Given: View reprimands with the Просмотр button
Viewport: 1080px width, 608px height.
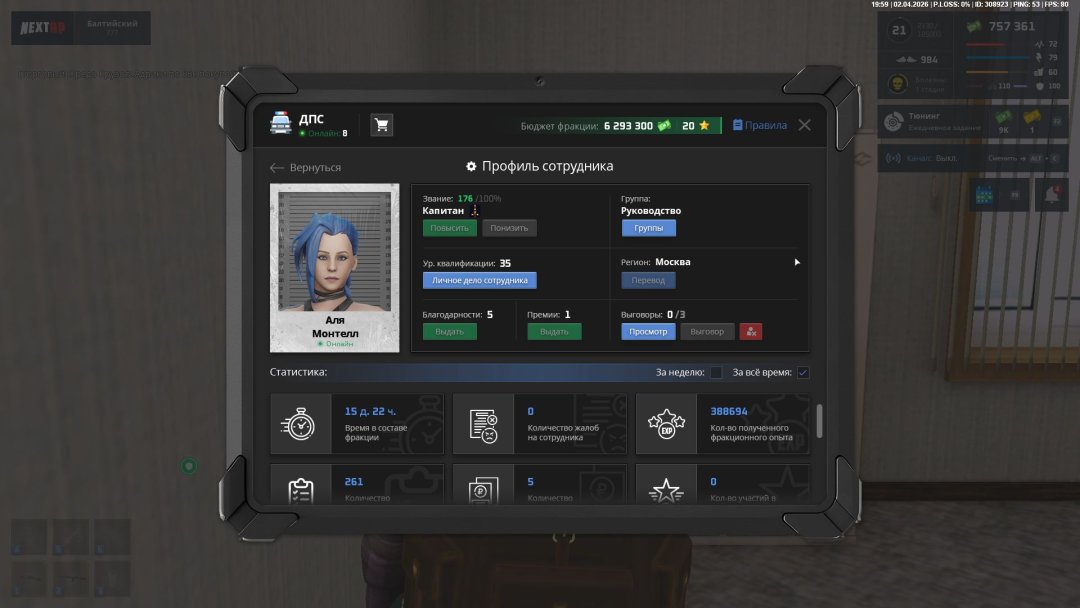Looking at the screenshot, I should point(648,331).
